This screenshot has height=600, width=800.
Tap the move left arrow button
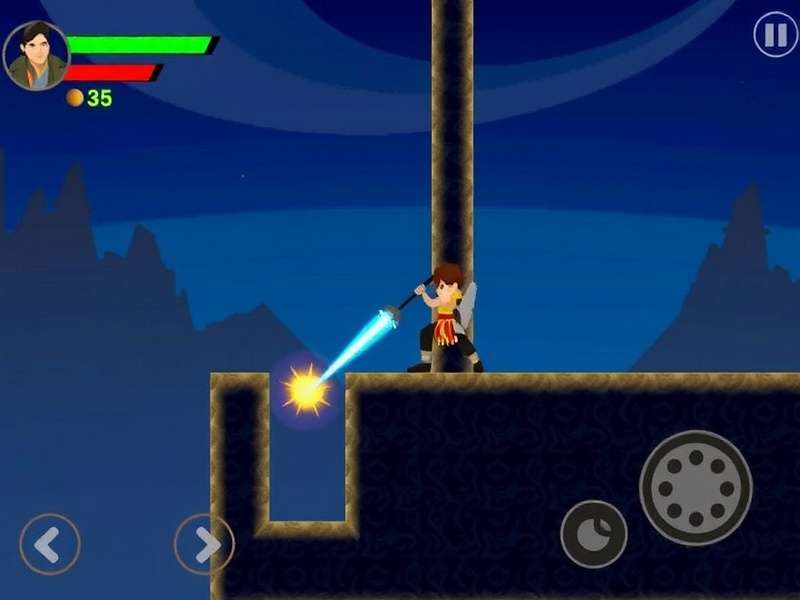coord(49,544)
